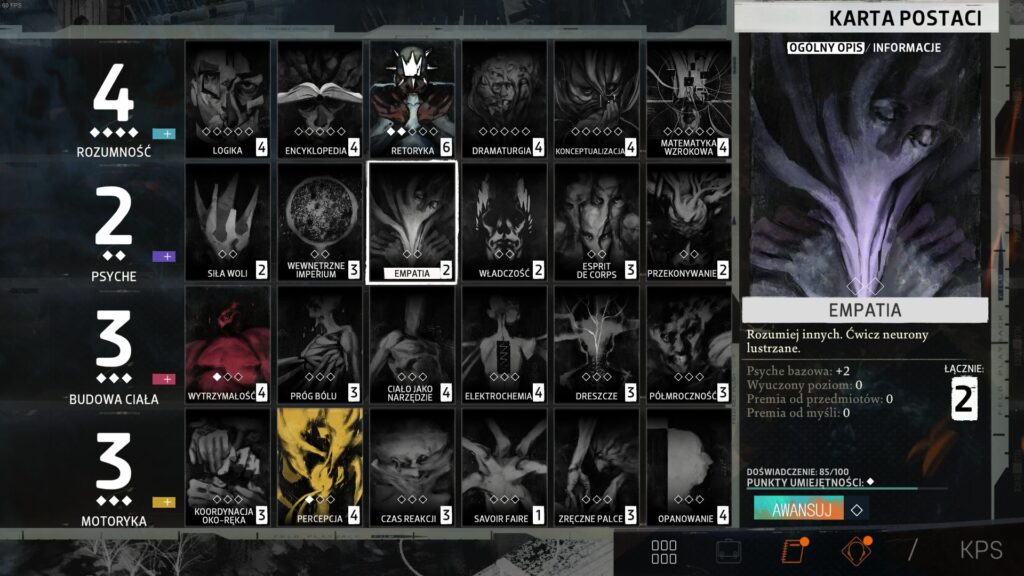Select the Opanowanie skill card

pos(688,467)
